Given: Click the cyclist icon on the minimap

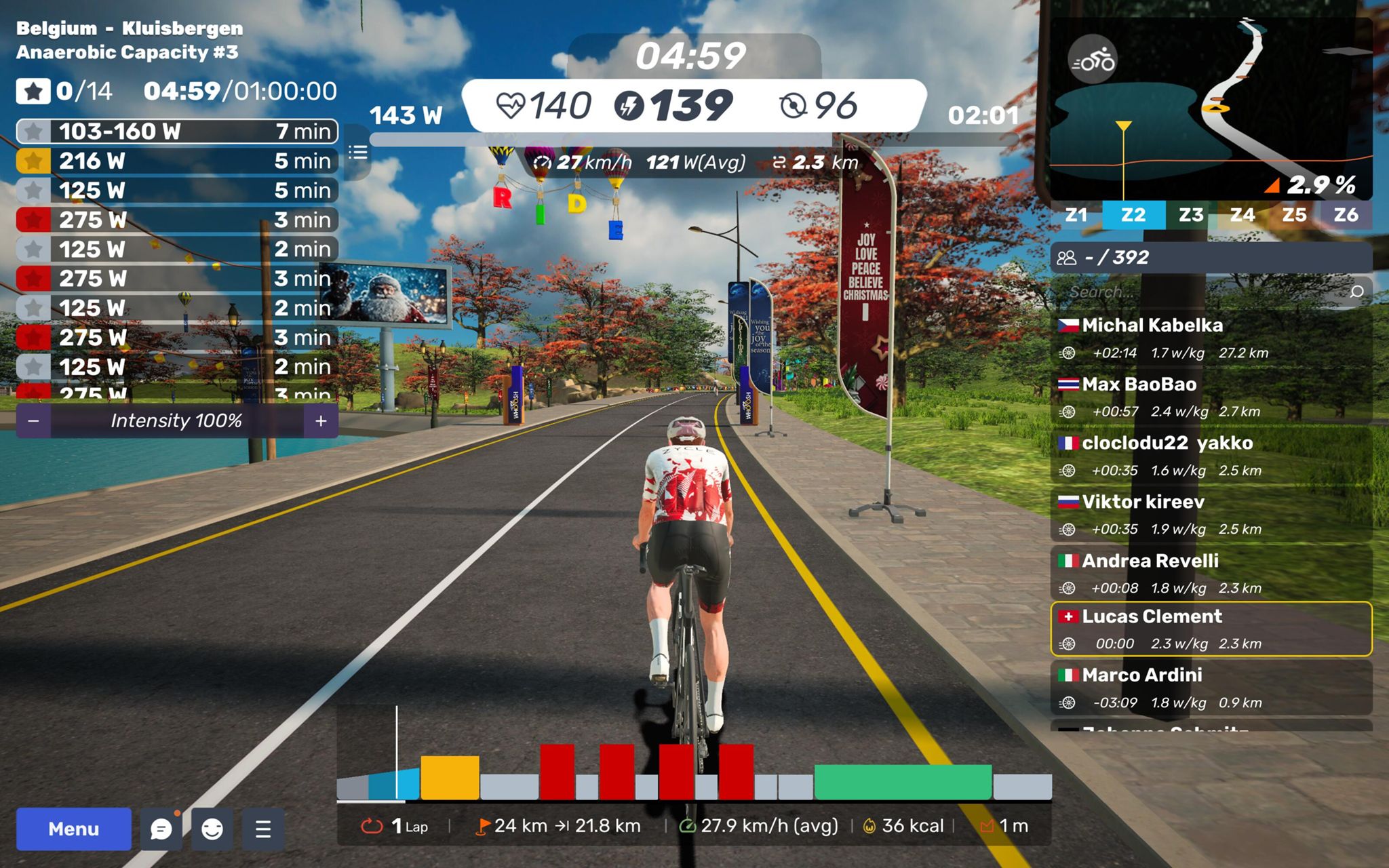Looking at the screenshot, I should pyautogui.click(x=1093, y=61).
